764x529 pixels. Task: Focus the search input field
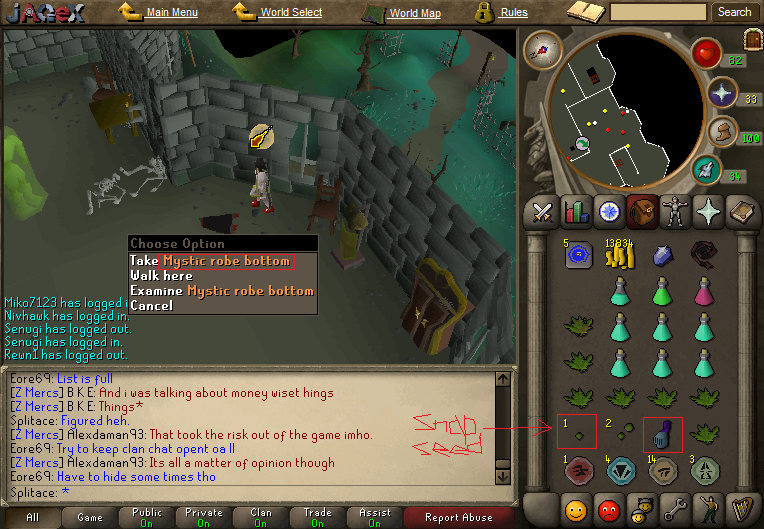658,12
